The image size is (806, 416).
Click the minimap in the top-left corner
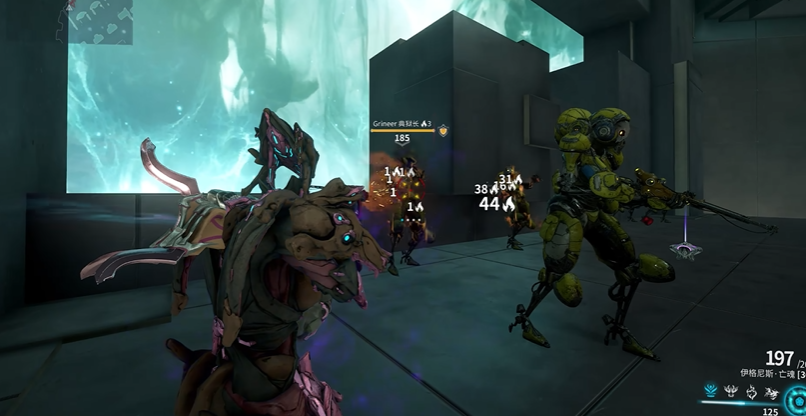point(100,21)
